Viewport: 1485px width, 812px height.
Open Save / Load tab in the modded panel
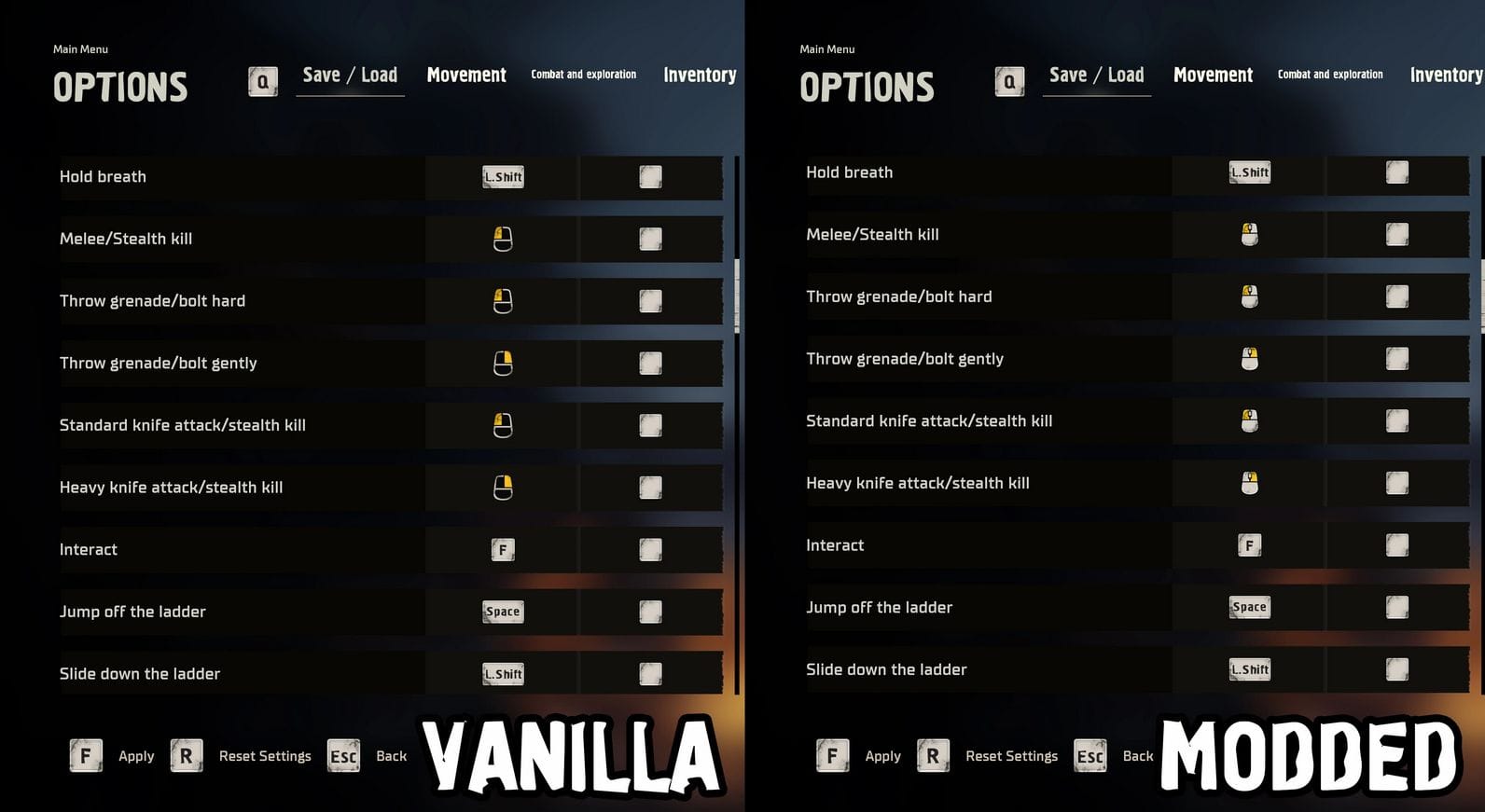tap(1096, 76)
